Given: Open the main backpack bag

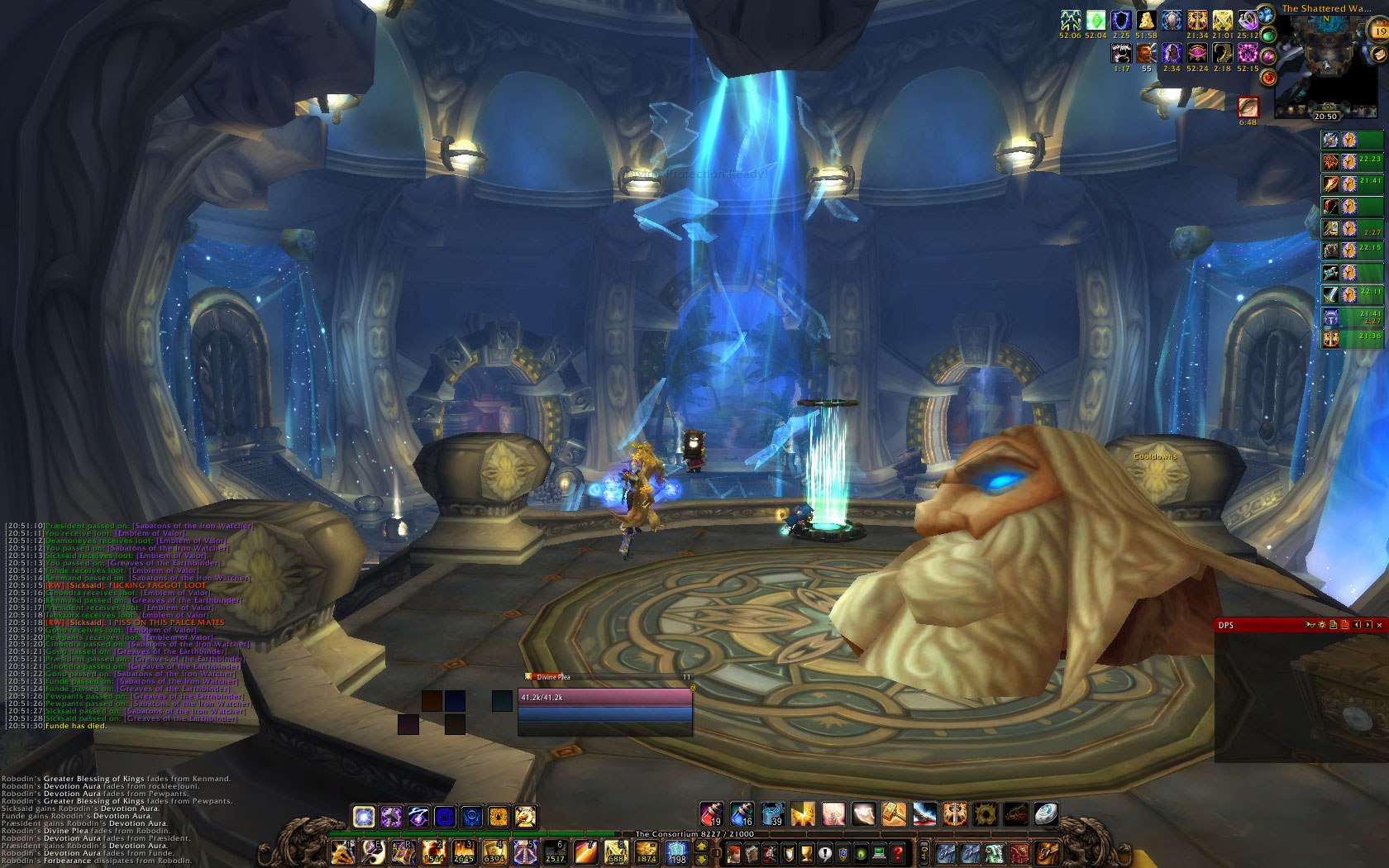Looking at the screenshot, I should coord(1047,852).
